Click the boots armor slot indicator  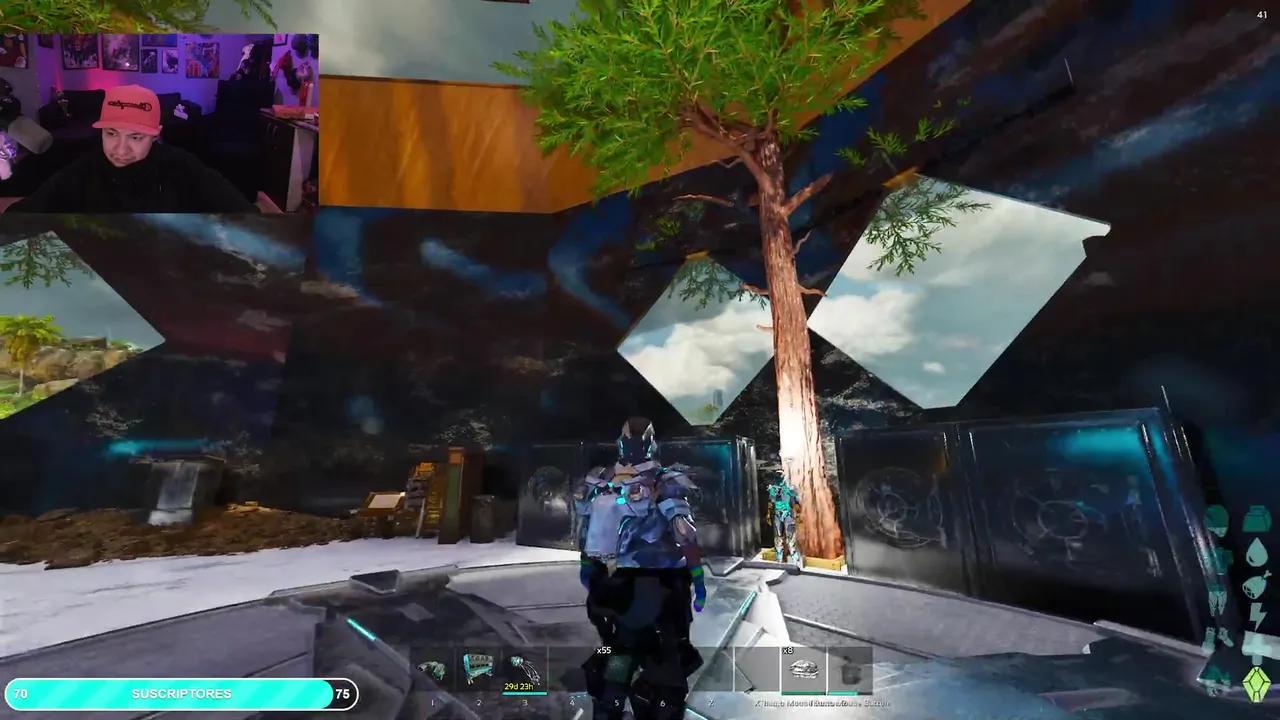coord(1215,677)
